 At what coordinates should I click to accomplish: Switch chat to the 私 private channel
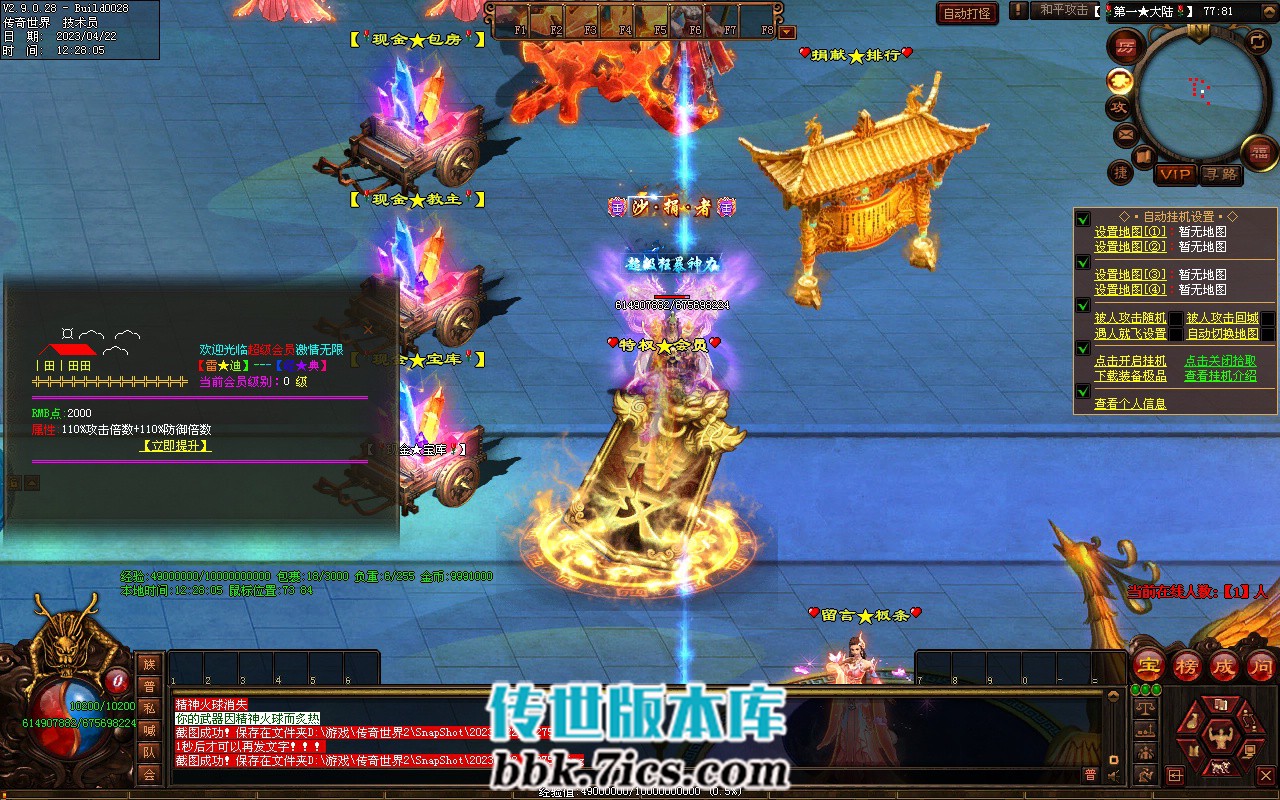(149, 708)
